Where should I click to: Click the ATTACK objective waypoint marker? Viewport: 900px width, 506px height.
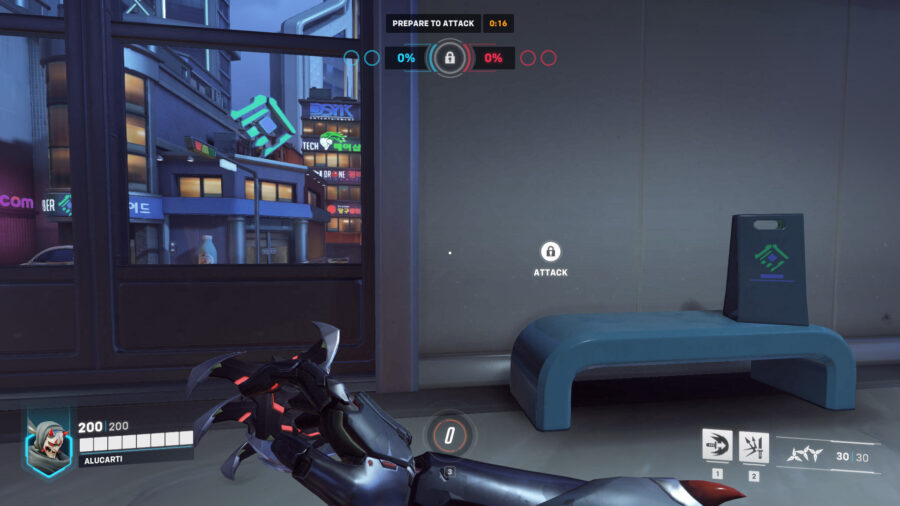(x=550, y=252)
